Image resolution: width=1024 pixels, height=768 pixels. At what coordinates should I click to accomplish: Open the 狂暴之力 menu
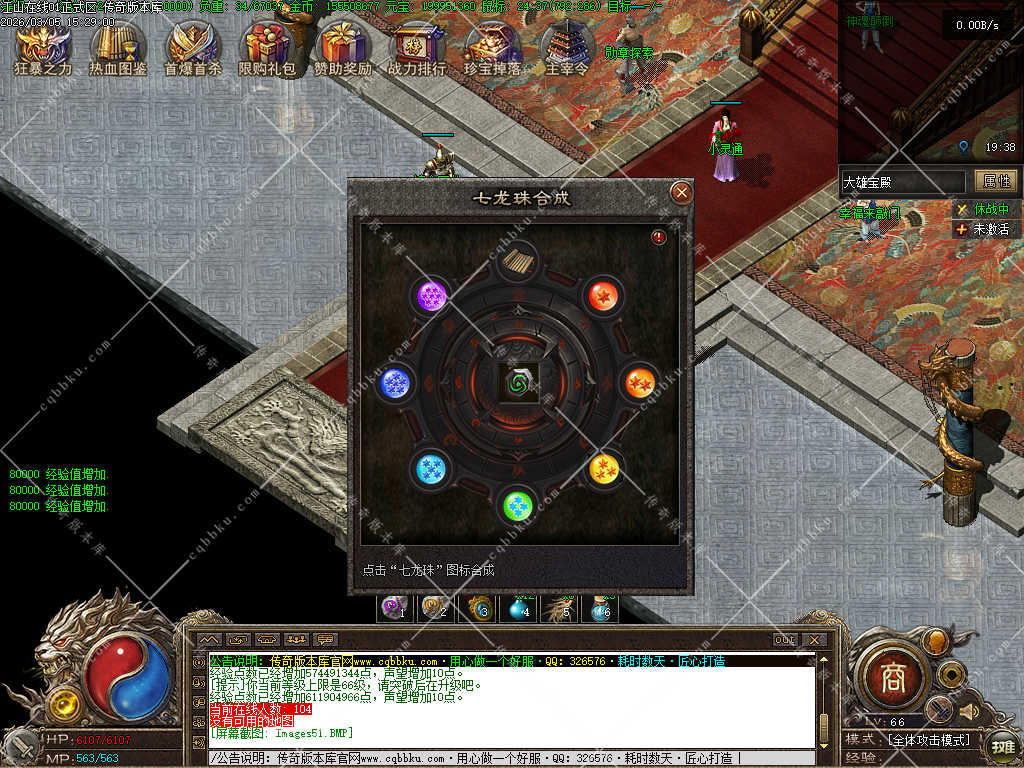(x=43, y=48)
